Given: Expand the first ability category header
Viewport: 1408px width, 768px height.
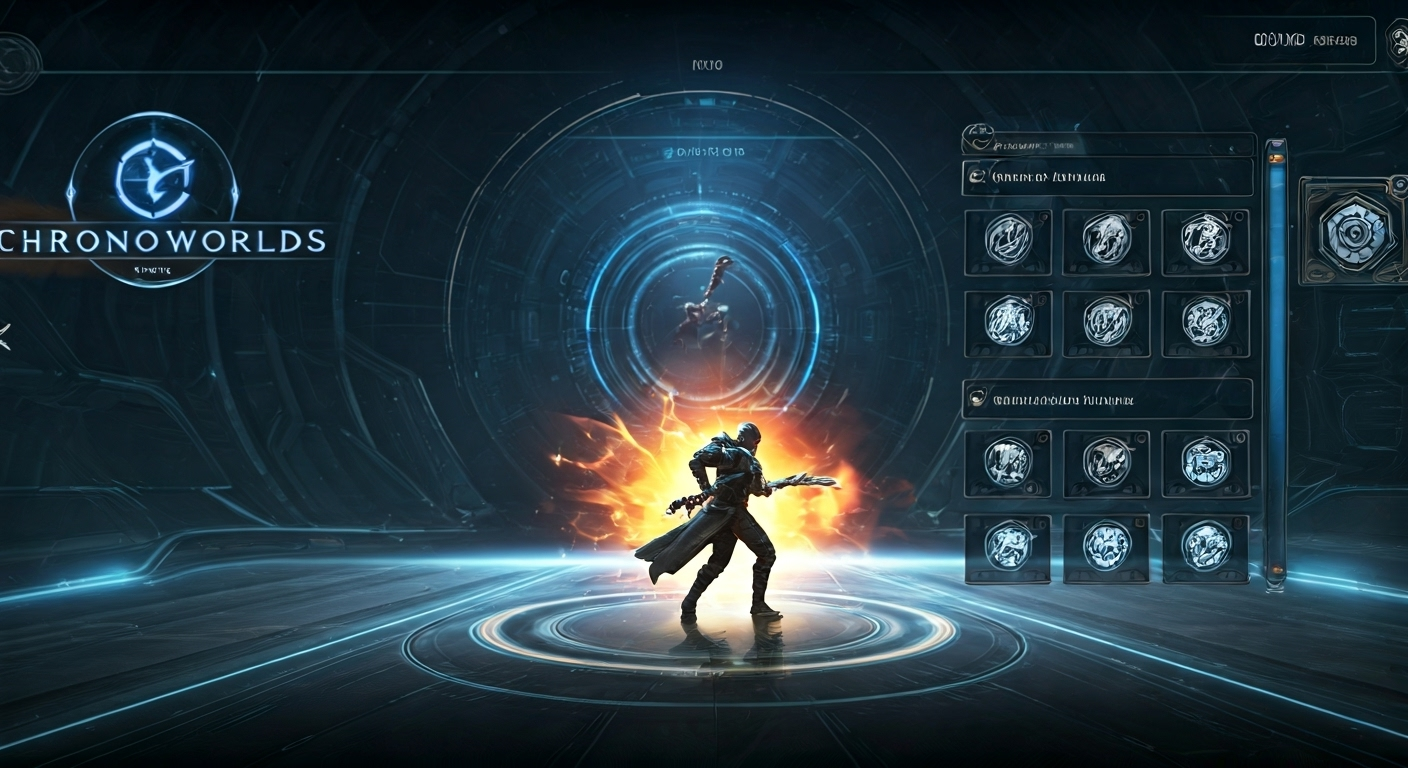Looking at the screenshot, I should pos(1106,176).
